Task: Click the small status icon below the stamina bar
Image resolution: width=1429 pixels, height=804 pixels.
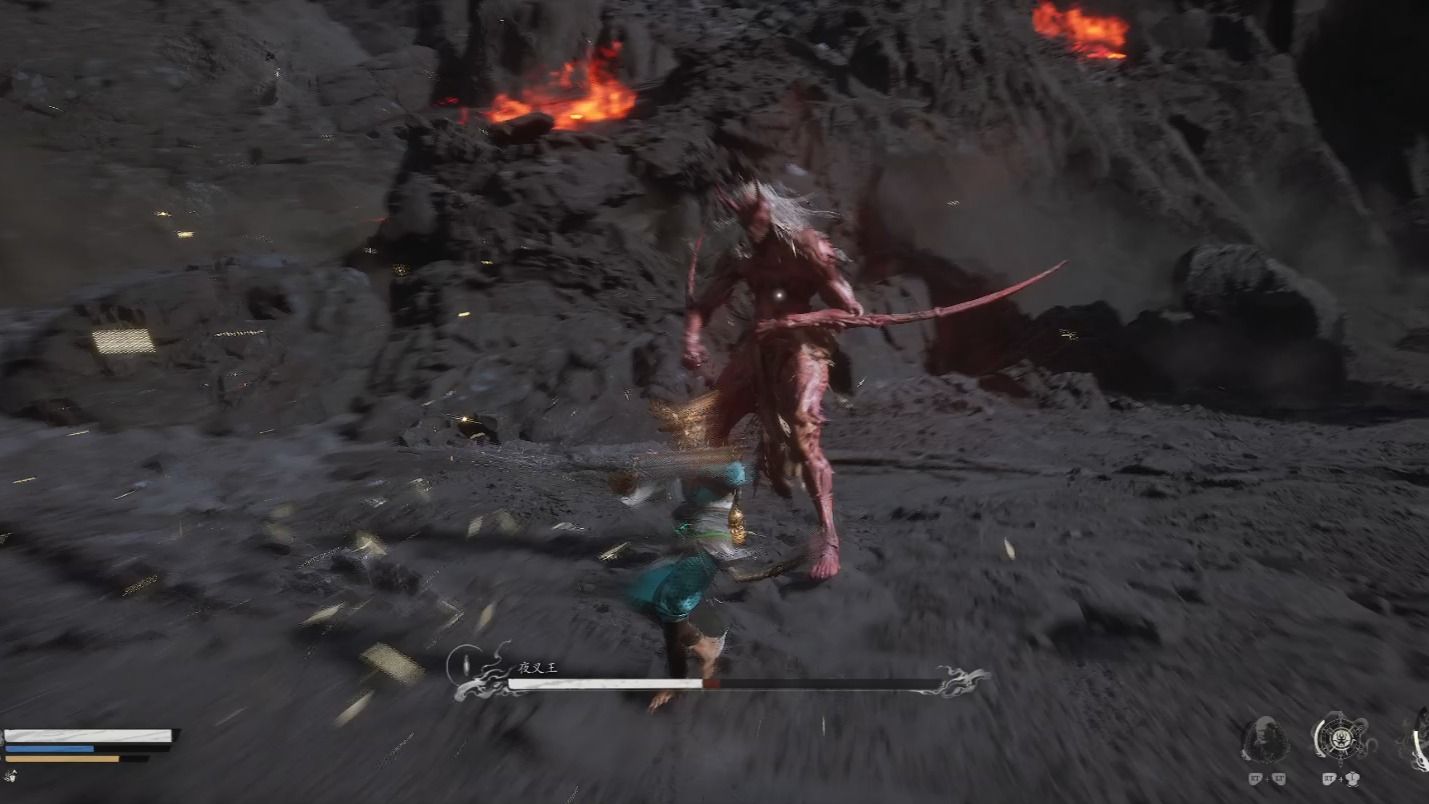Action: [x=10, y=775]
